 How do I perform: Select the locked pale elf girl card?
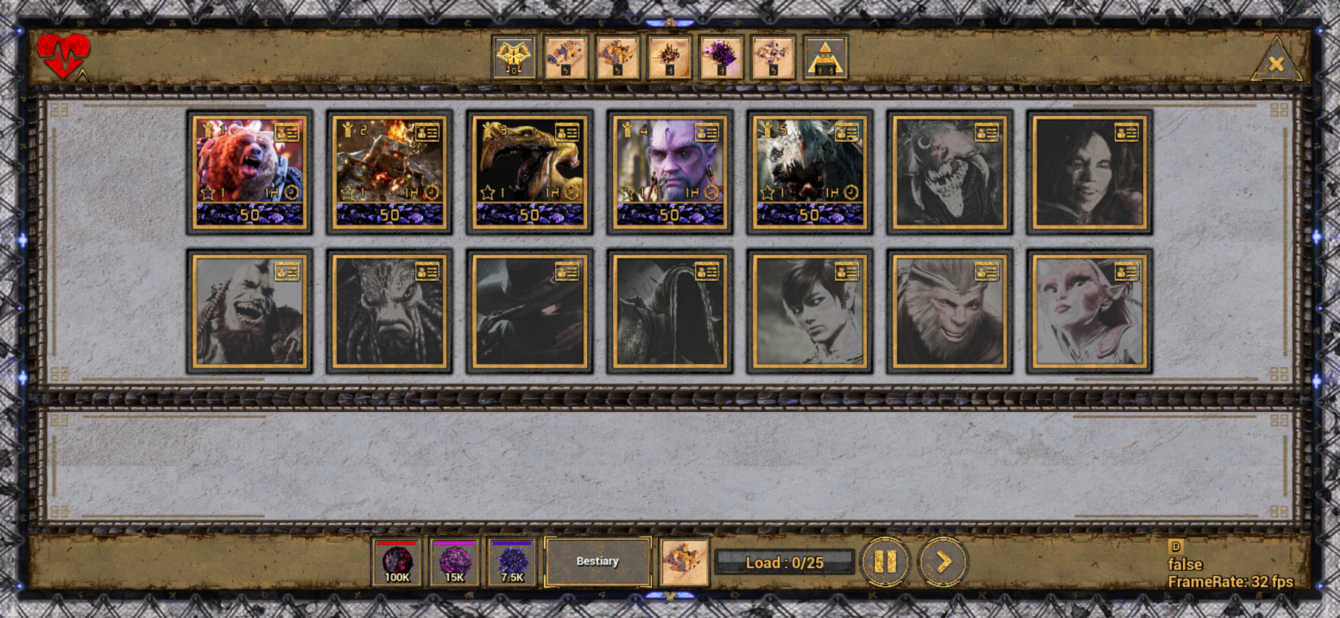click(1089, 312)
